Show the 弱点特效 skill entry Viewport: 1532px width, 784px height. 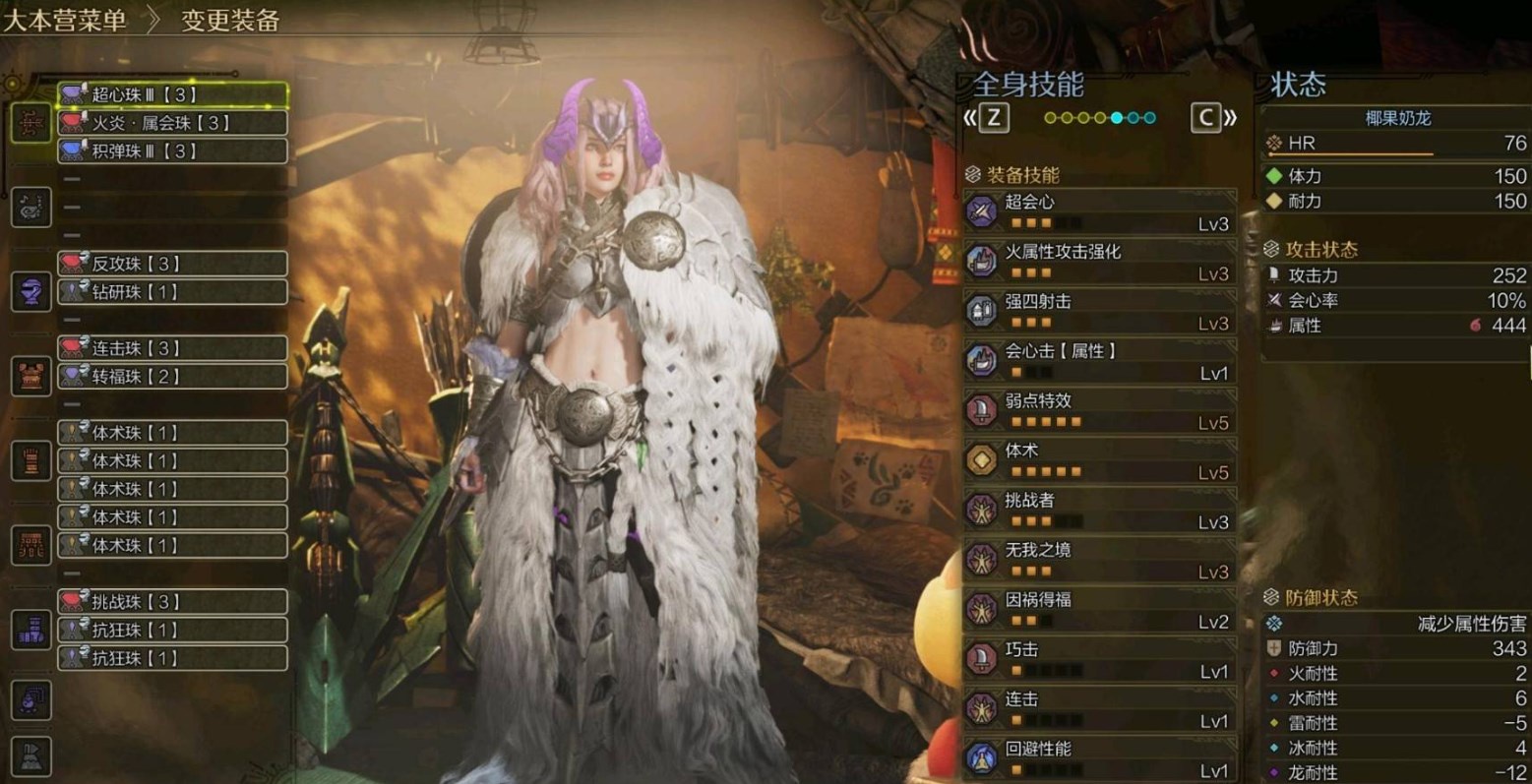coord(1100,410)
